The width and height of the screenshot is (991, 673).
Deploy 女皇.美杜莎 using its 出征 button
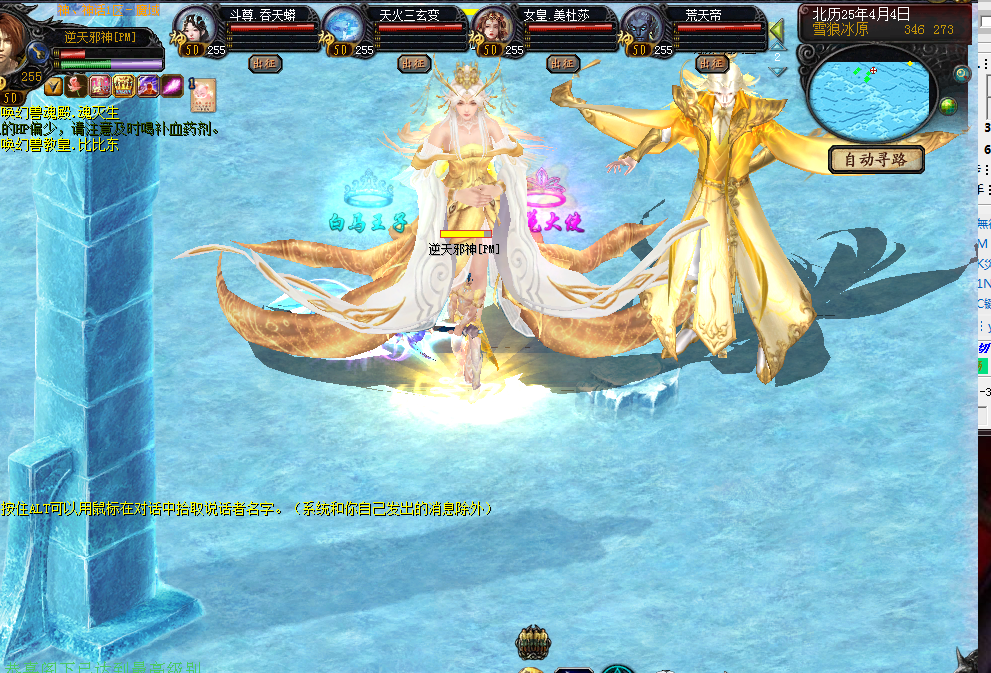point(563,63)
